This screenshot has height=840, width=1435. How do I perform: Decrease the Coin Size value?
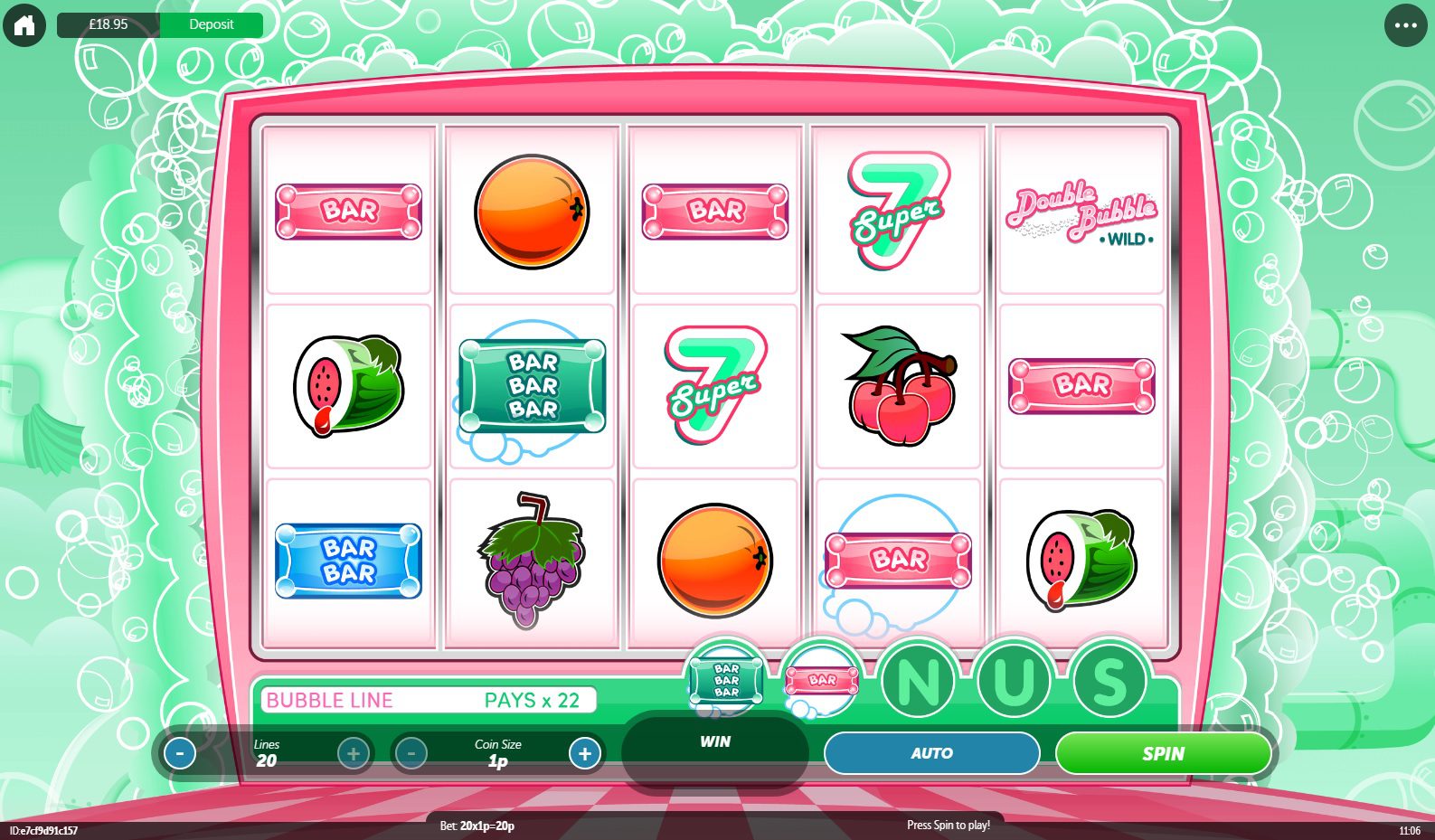[411, 752]
